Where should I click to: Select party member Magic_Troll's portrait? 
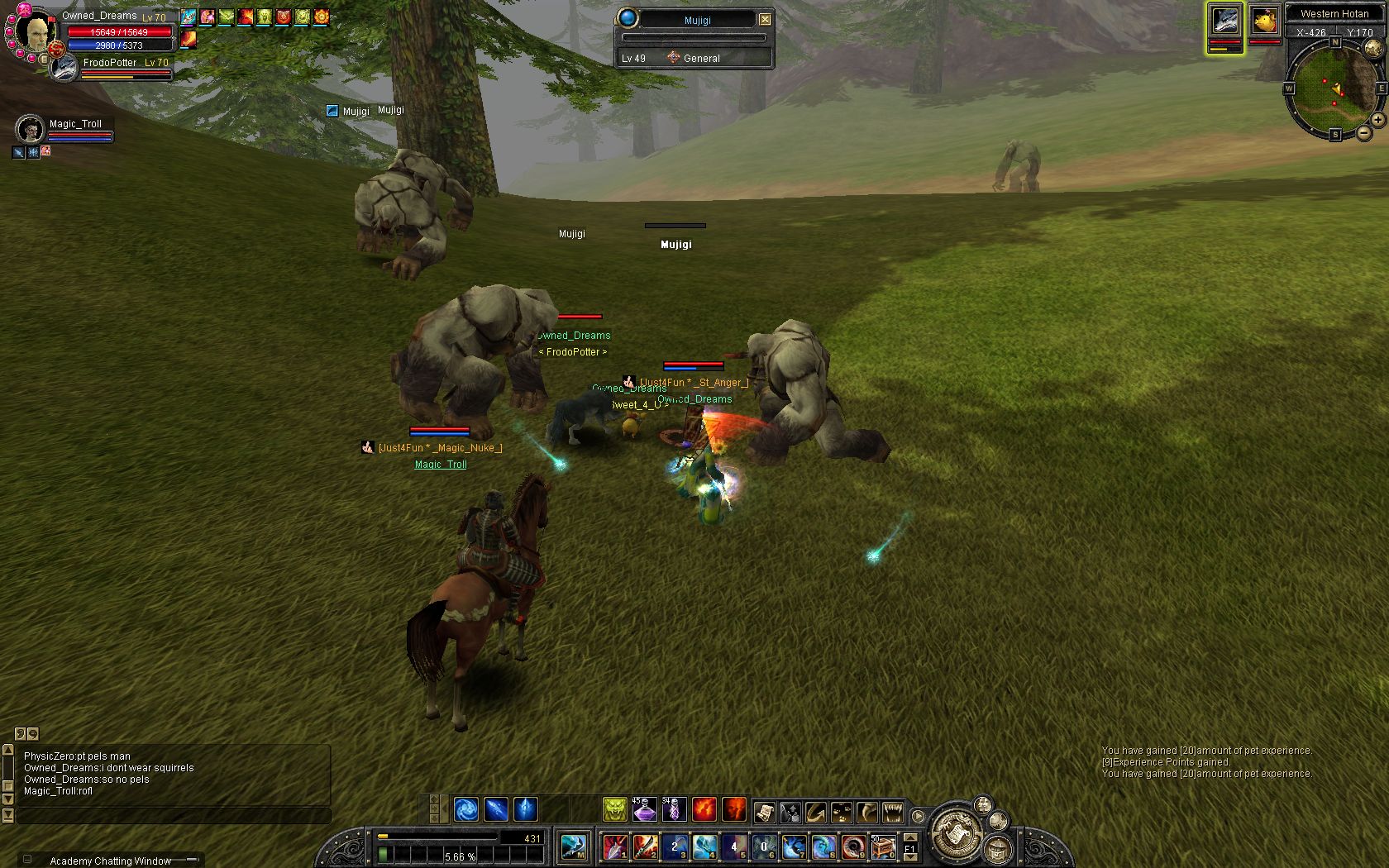click(30, 129)
